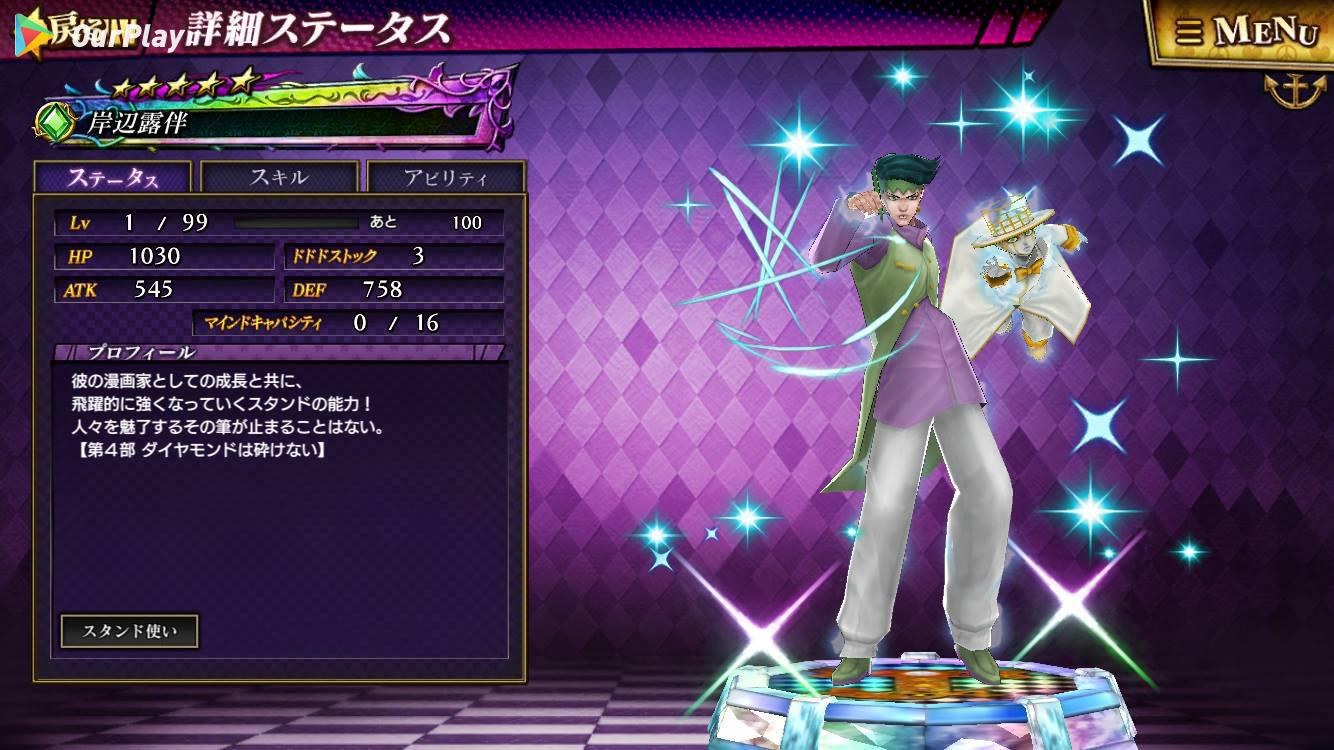This screenshot has width=1334, height=750.
Task: Select the ステータス tab
Action: 112,178
